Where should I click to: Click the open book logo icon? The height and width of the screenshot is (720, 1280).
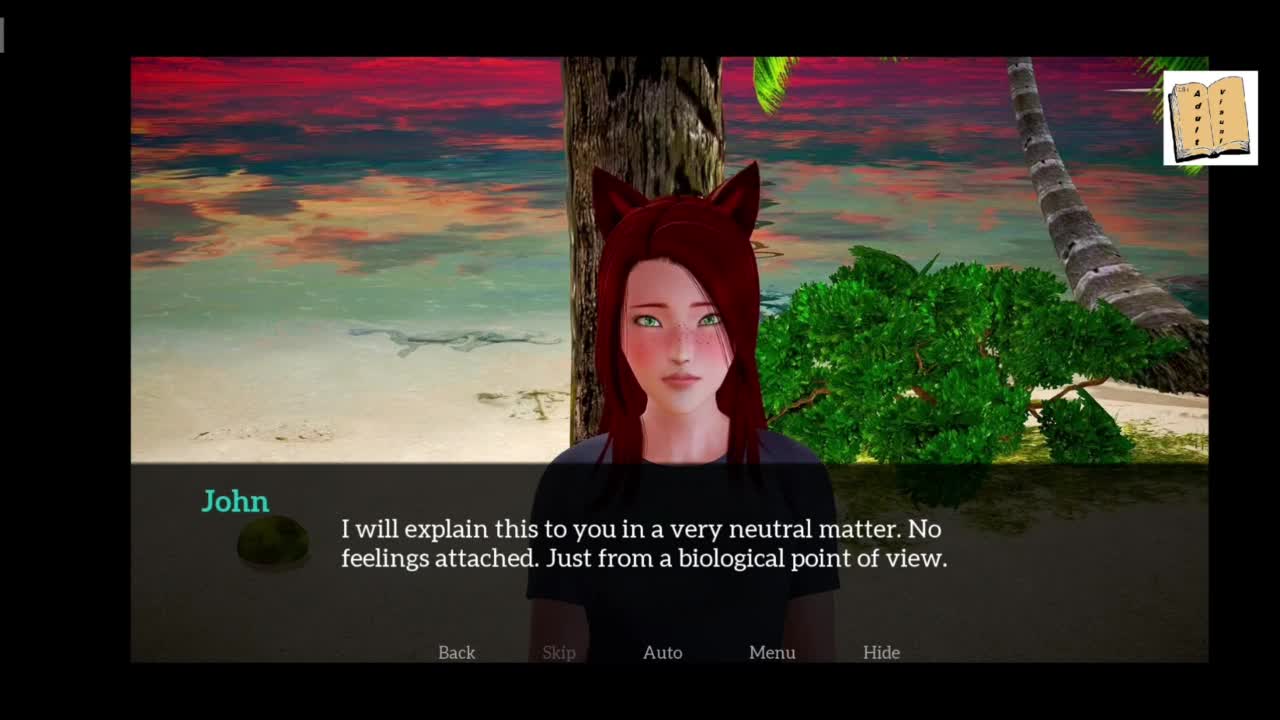(1210, 118)
